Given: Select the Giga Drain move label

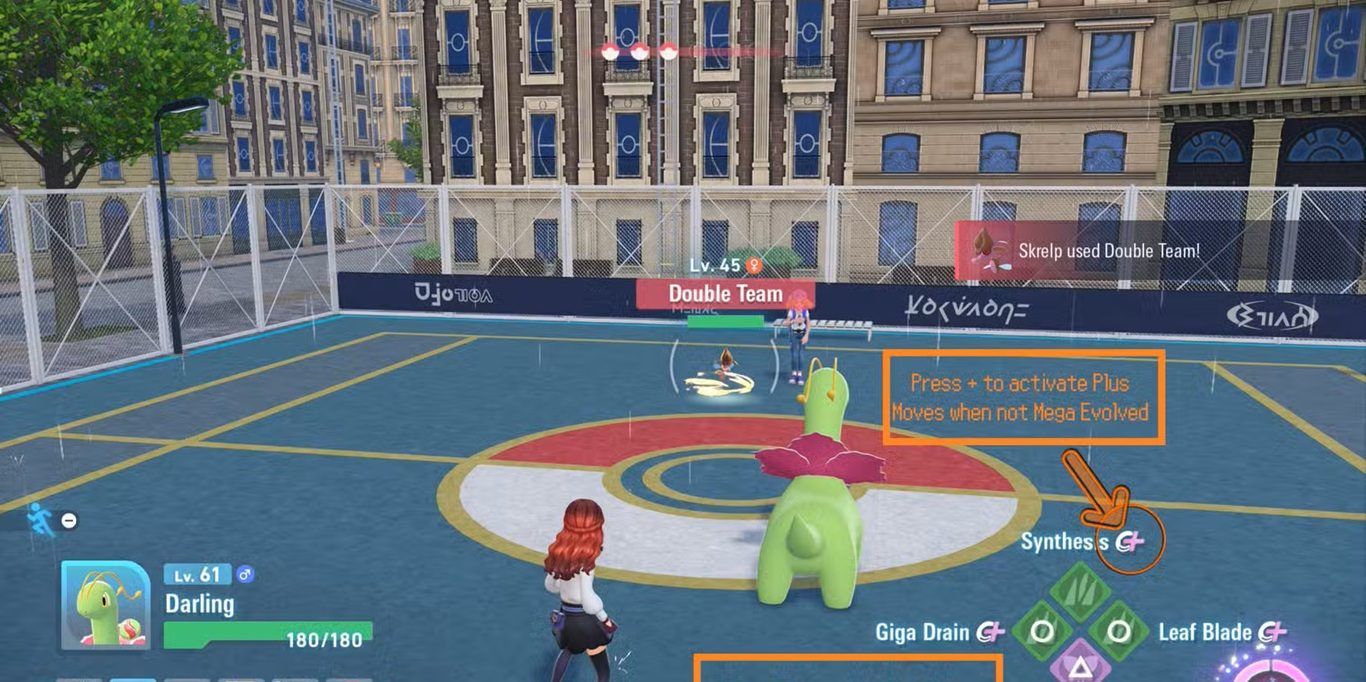Looking at the screenshot, I should [x=922, y=632].
